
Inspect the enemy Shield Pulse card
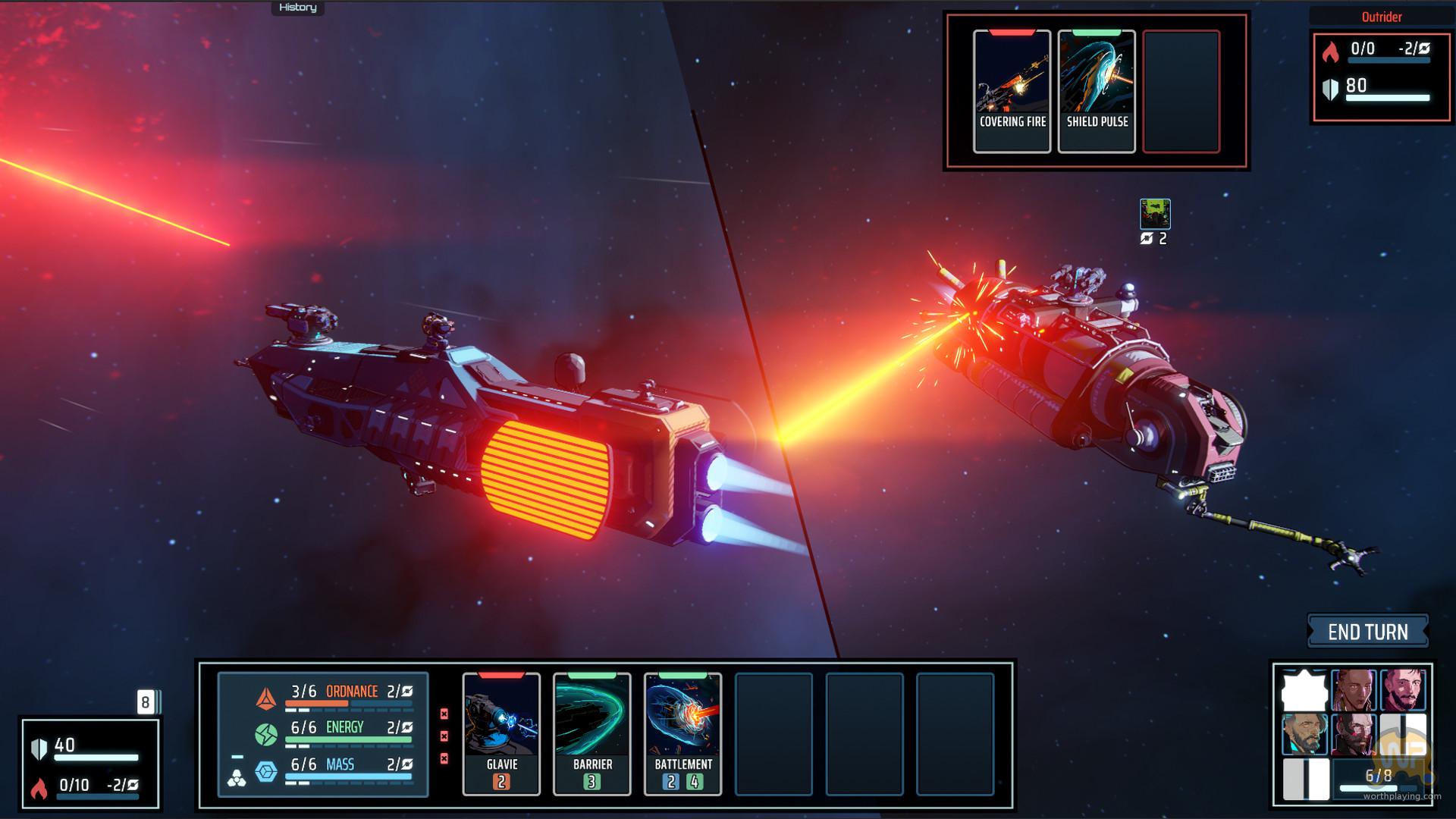pos(1097,91)
